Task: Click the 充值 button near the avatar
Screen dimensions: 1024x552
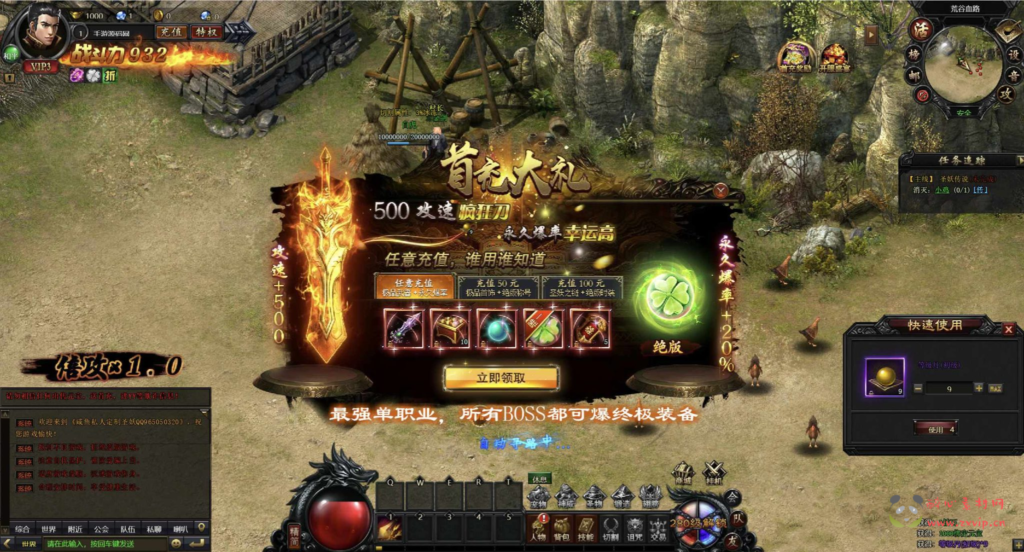Action: tap(172, 31)
